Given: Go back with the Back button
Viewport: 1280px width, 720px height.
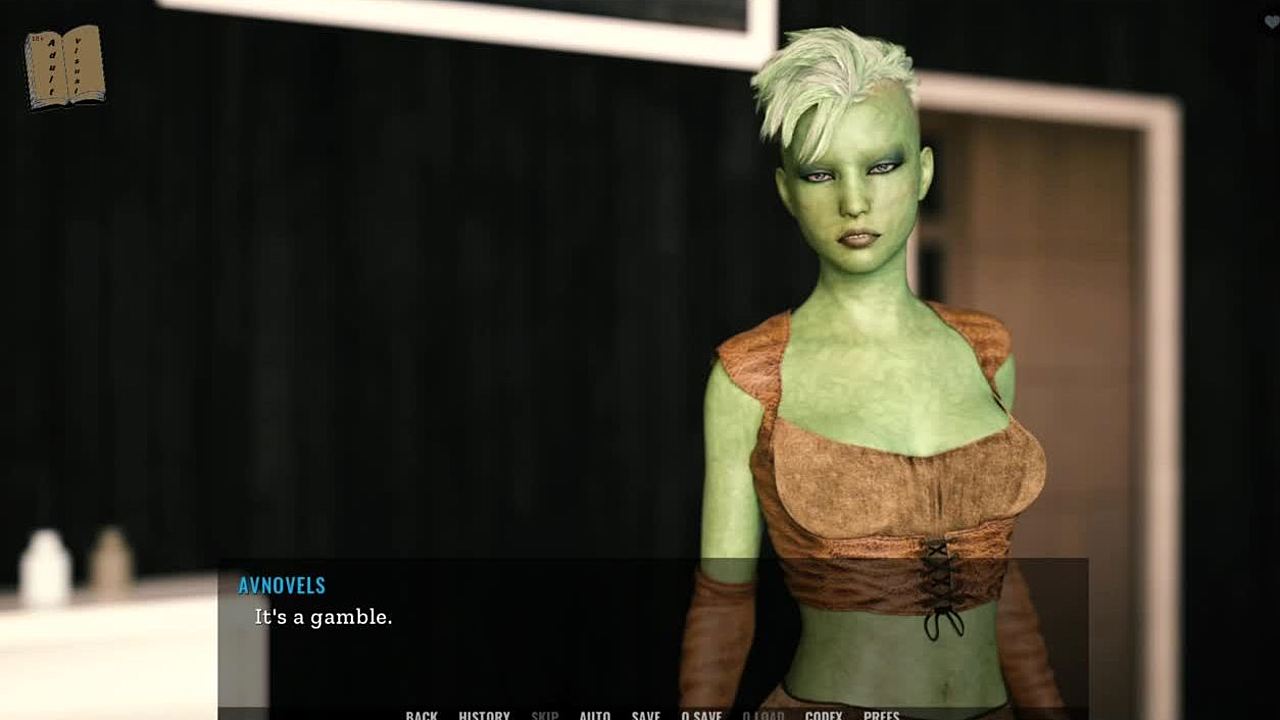Looking at the screenshot, I should click(x=421, y=715).
